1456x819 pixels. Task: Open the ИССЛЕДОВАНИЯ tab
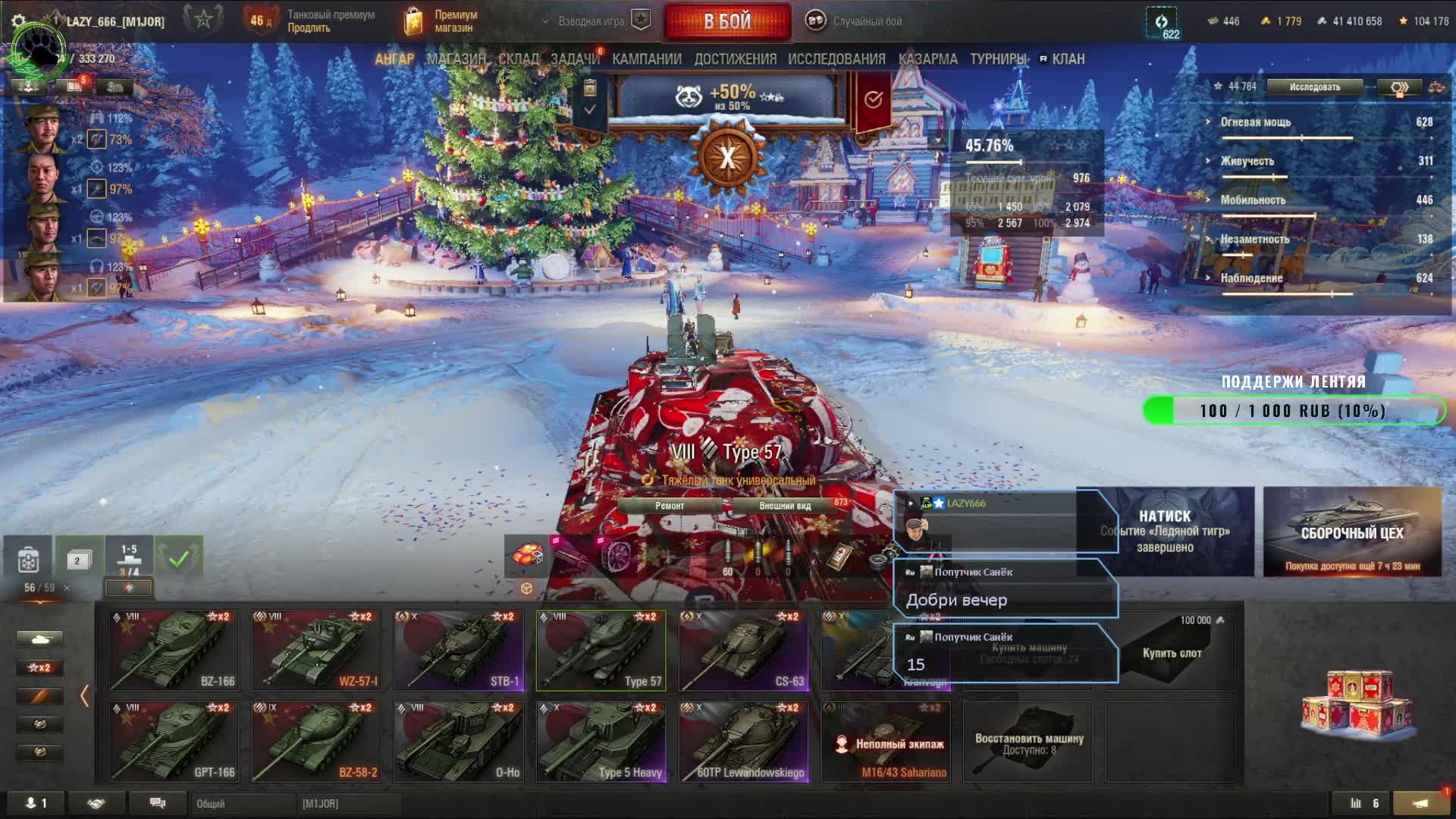(836, 59)
